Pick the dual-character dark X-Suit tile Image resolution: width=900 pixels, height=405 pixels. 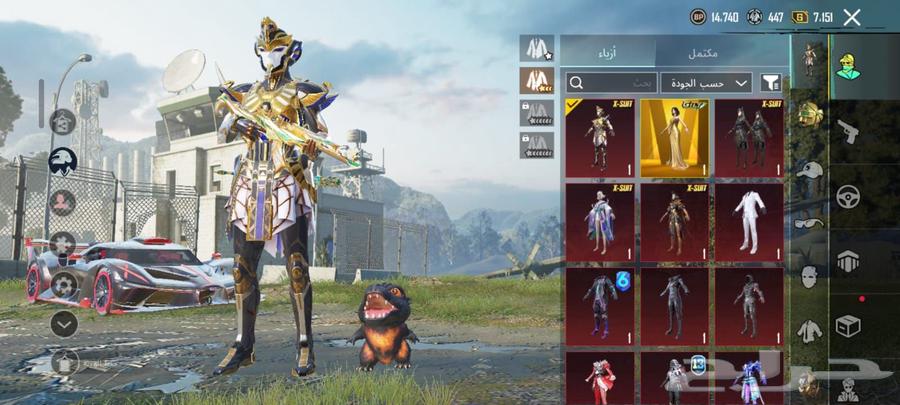pyautogui.click(x=749, y=137)
